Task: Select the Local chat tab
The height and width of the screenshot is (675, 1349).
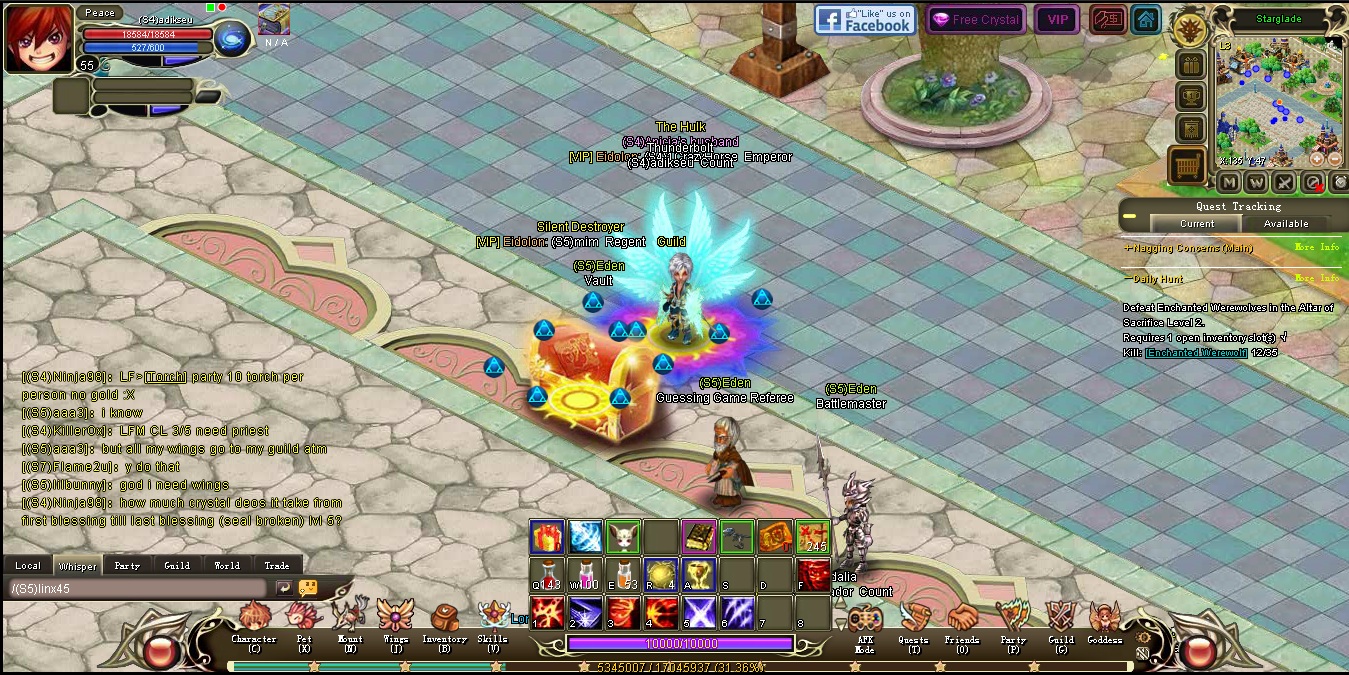Action: tap(28, 566)
